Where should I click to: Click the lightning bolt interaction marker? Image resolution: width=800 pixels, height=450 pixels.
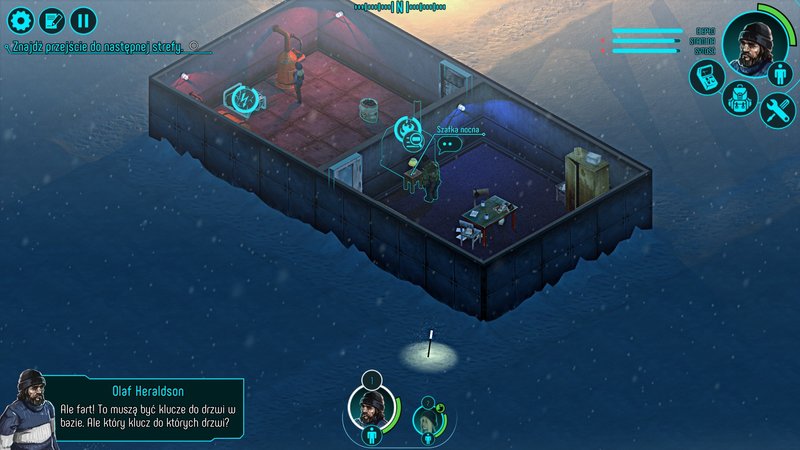coord(243,97)
